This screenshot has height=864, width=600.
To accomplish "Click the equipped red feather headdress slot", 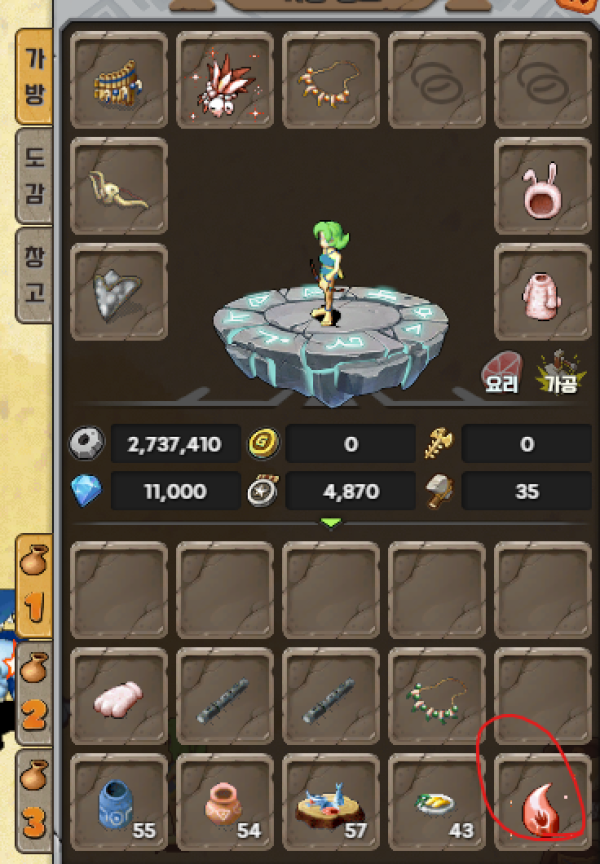I will tap(225, 81).
